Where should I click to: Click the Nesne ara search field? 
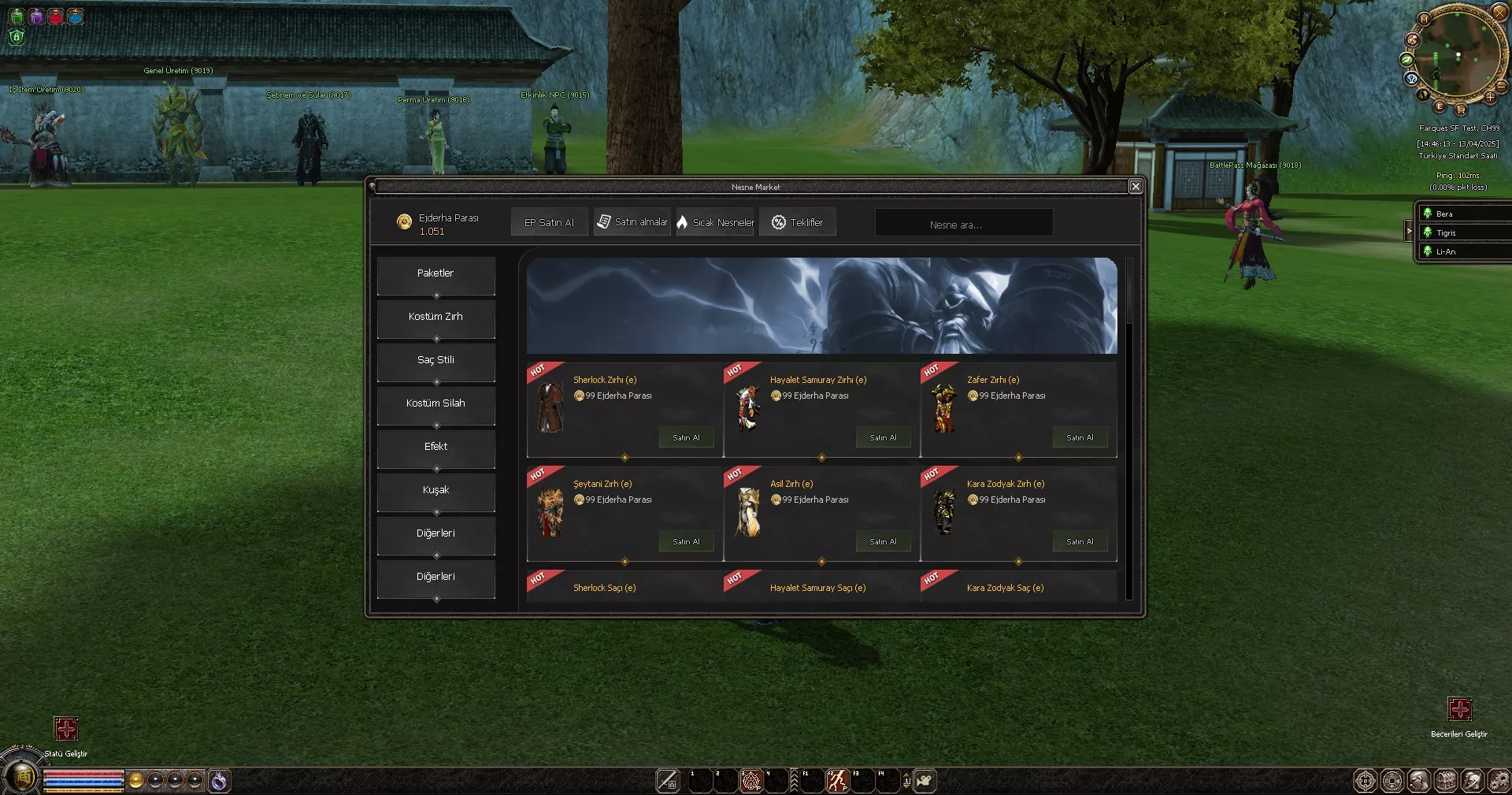(963, 222)
